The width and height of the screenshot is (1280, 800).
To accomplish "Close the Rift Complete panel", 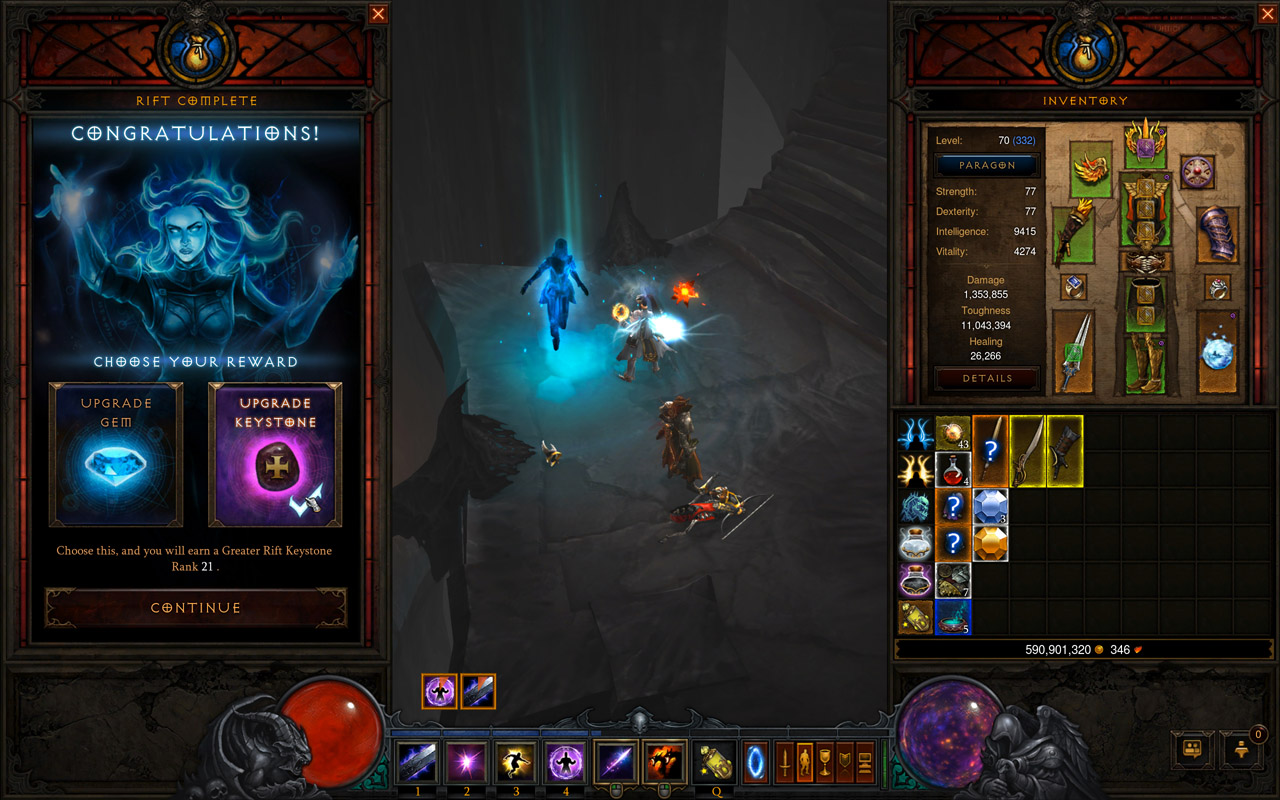I will (378, 13).
